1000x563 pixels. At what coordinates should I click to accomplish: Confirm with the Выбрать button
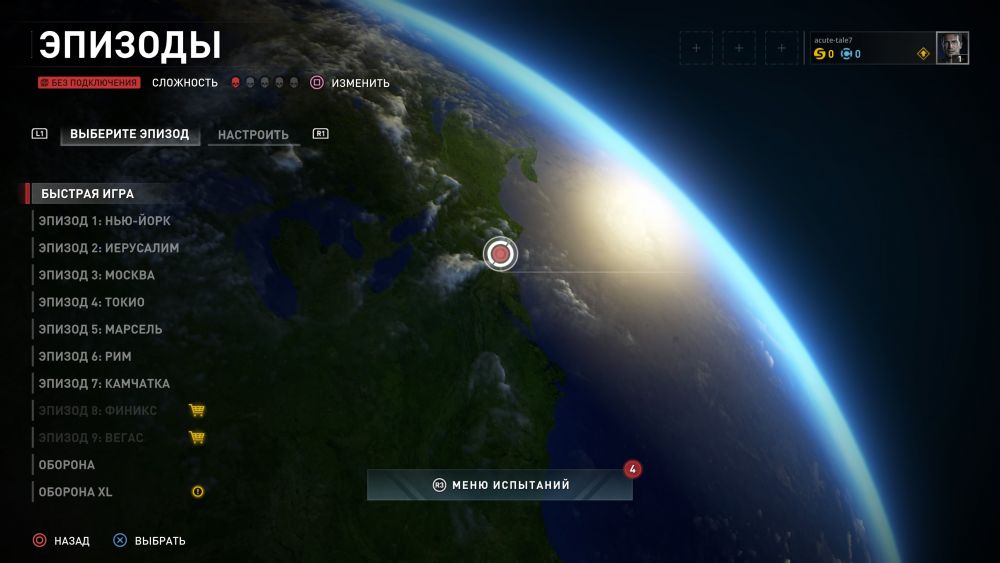point(149,541)
